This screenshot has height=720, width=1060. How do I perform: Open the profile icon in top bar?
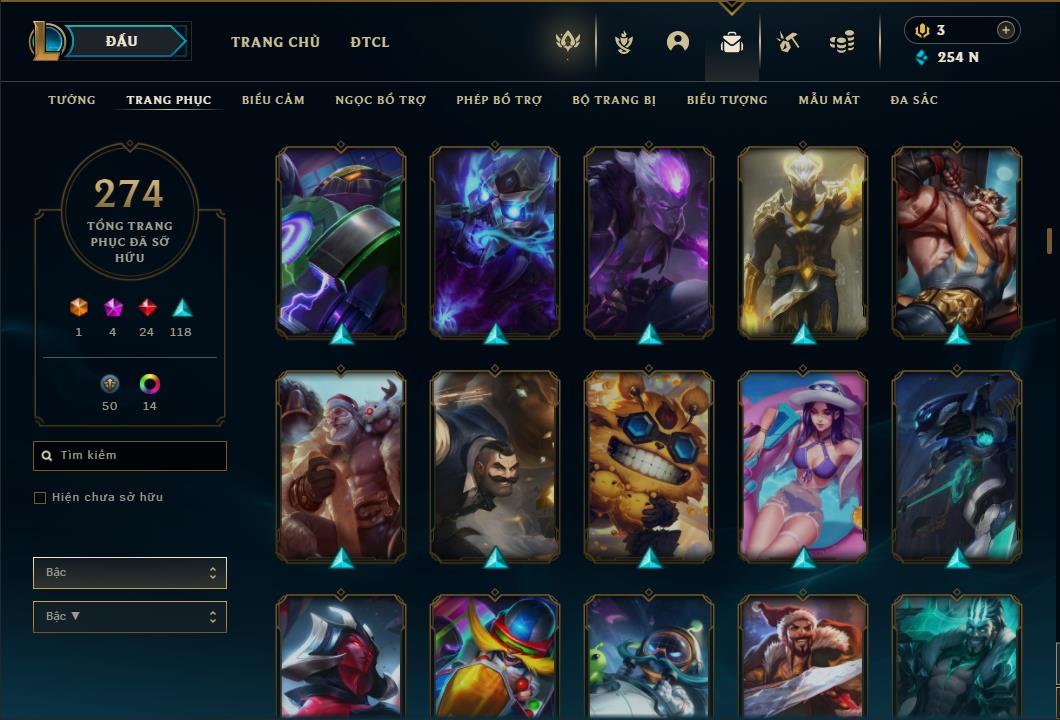click(x=678, y=42)
